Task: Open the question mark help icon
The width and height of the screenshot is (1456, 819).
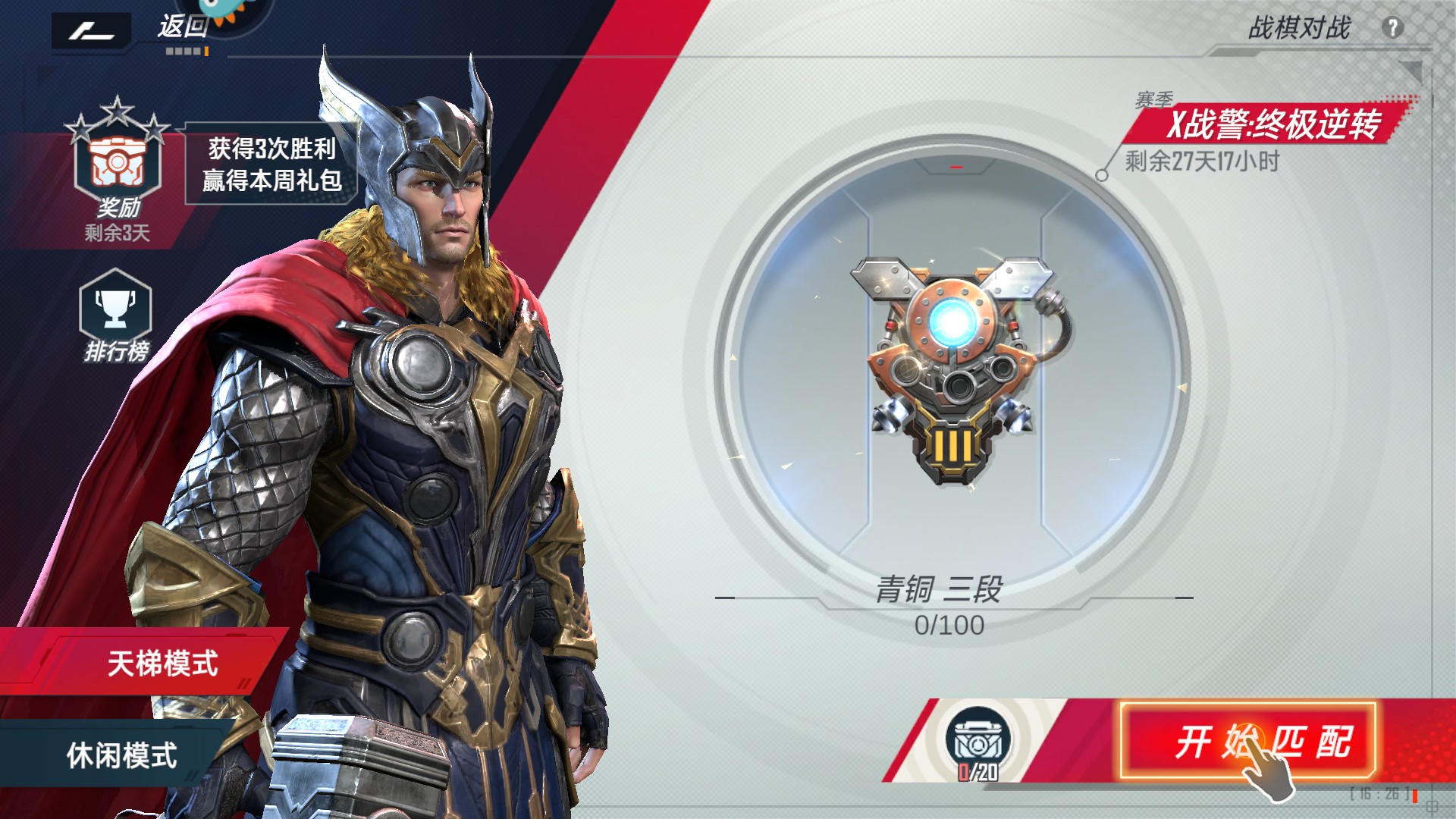Action: coord(1392,28)
